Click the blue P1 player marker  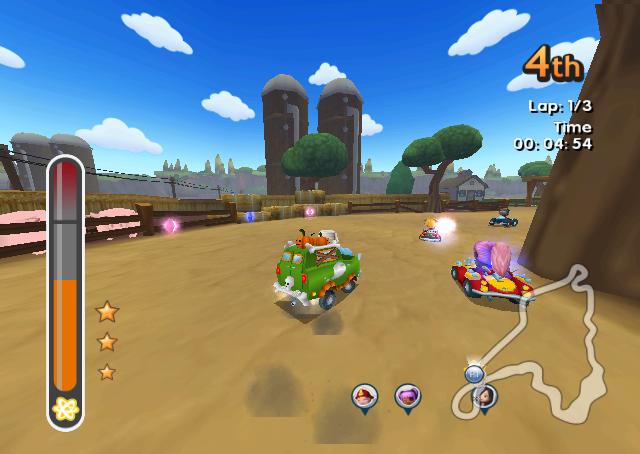click(x=475, y=373)
